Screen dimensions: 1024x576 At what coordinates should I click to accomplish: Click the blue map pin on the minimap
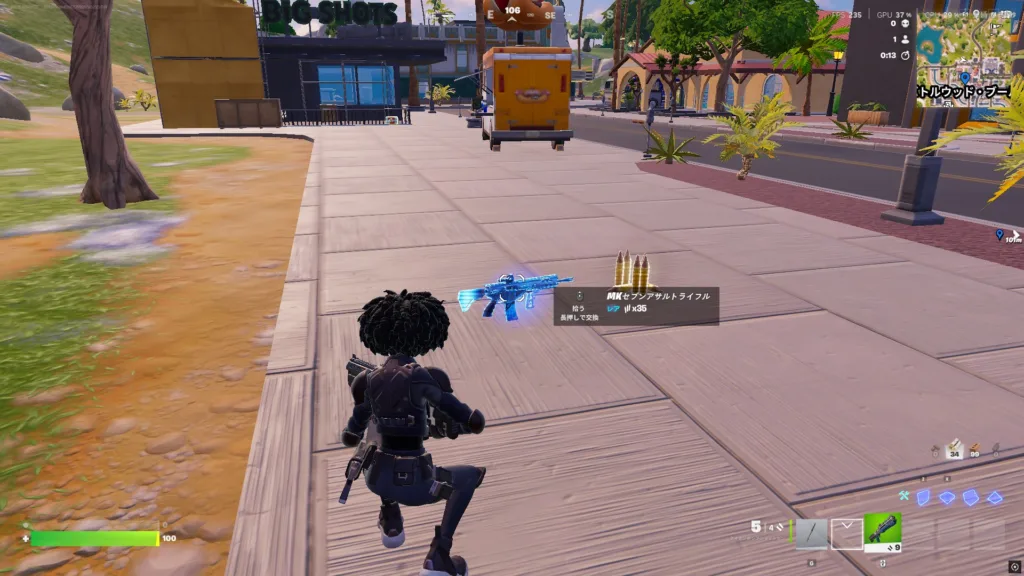click(x=964, y=77)
